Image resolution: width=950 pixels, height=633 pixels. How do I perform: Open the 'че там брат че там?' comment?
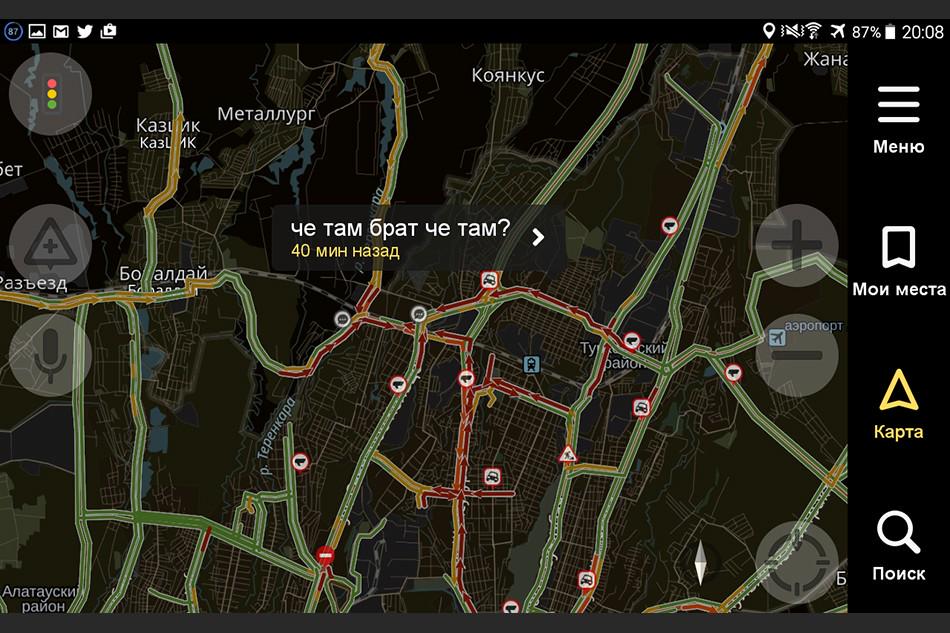400,237
